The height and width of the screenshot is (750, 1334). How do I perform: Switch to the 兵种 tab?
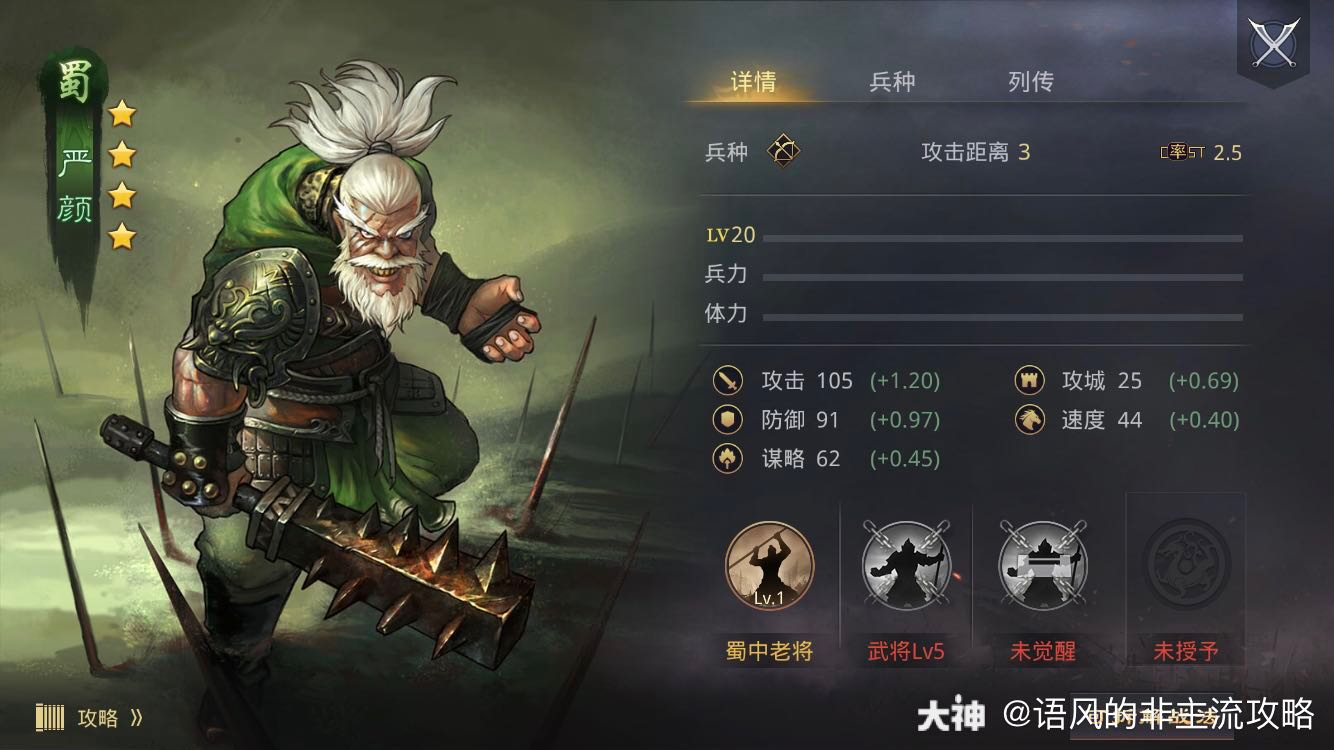tap(890, 82)
